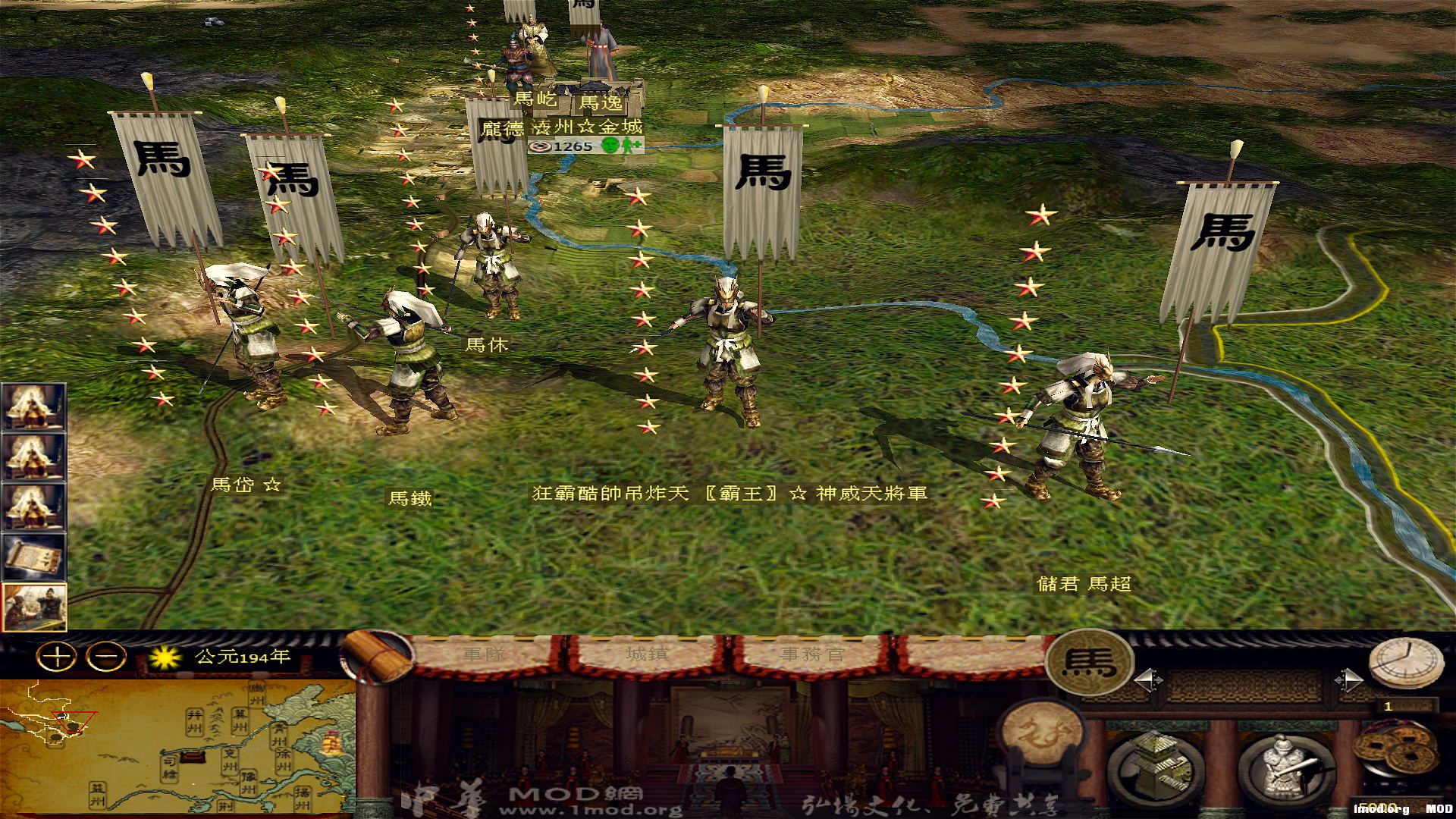The height and width of the screenshot is (819, 1456).
Task: Zoom out with the minus button
Action: pyautogui.click(x=105, y=656)
